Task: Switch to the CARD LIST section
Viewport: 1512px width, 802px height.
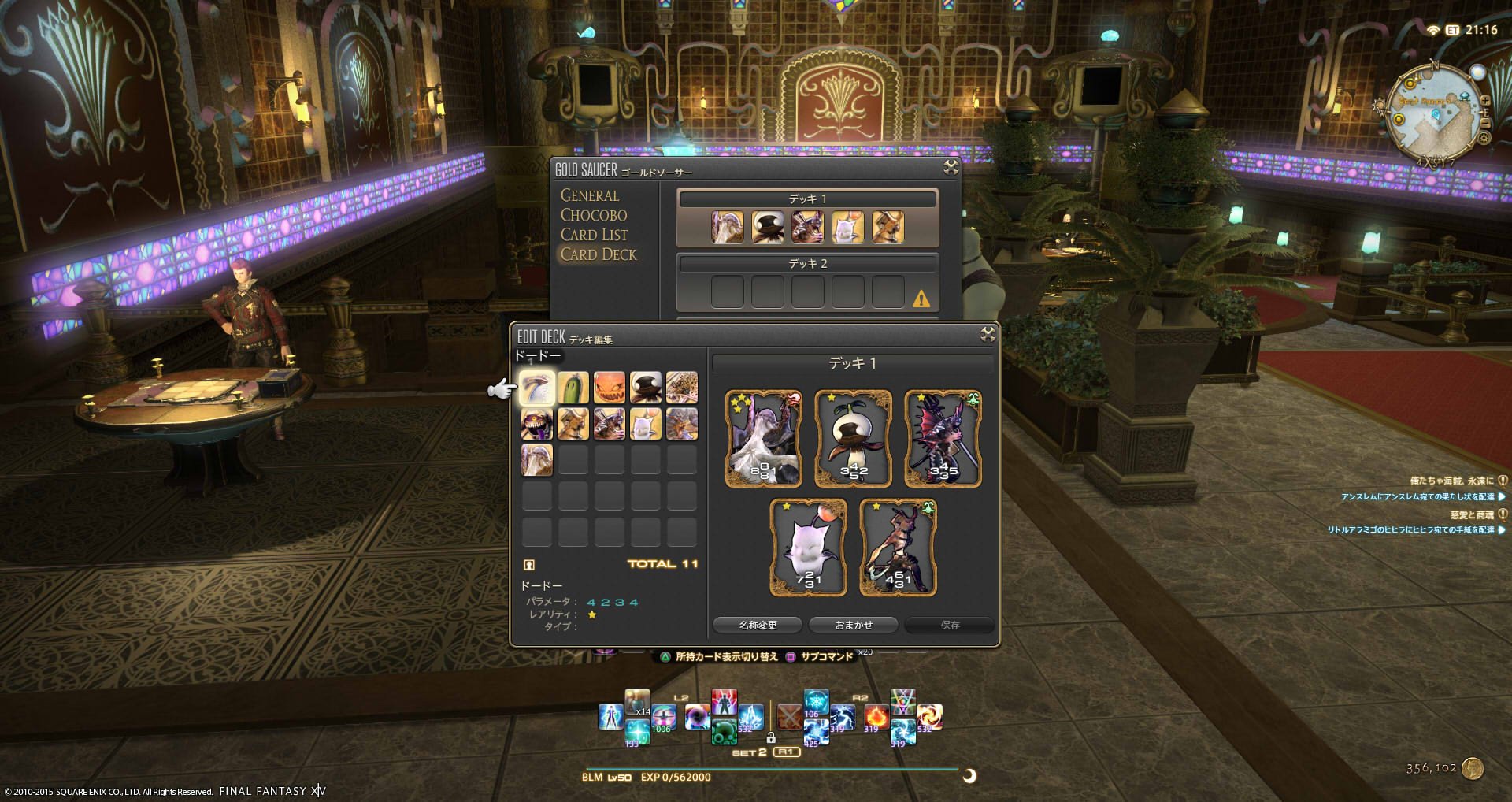Action: click(x=594, y=234)
